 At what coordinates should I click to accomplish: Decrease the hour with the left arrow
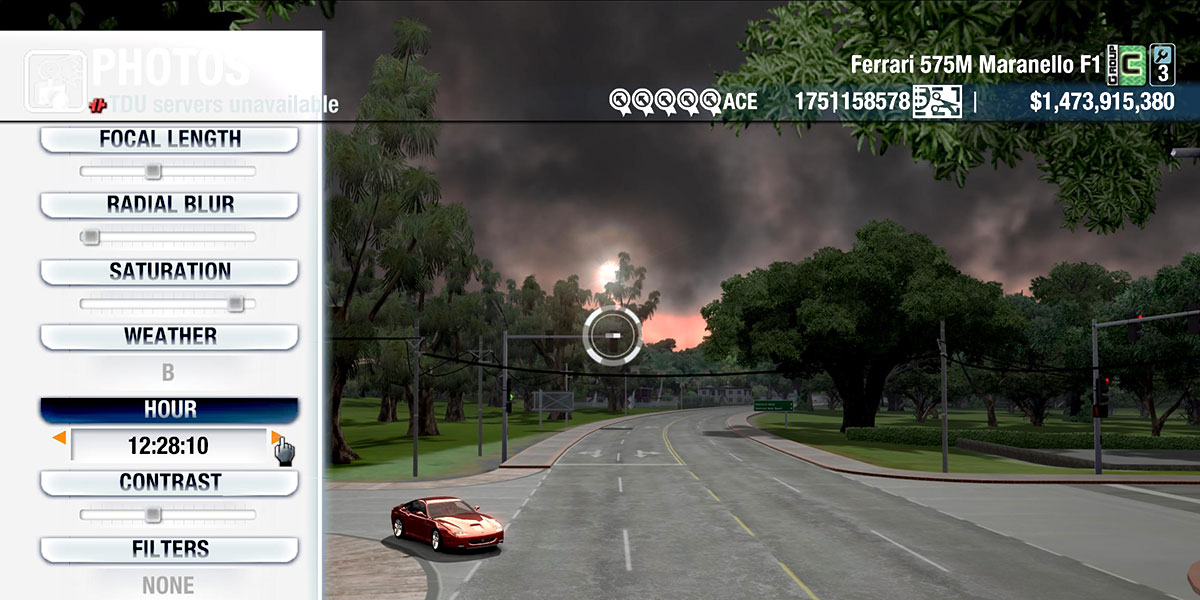pos(60,438)
